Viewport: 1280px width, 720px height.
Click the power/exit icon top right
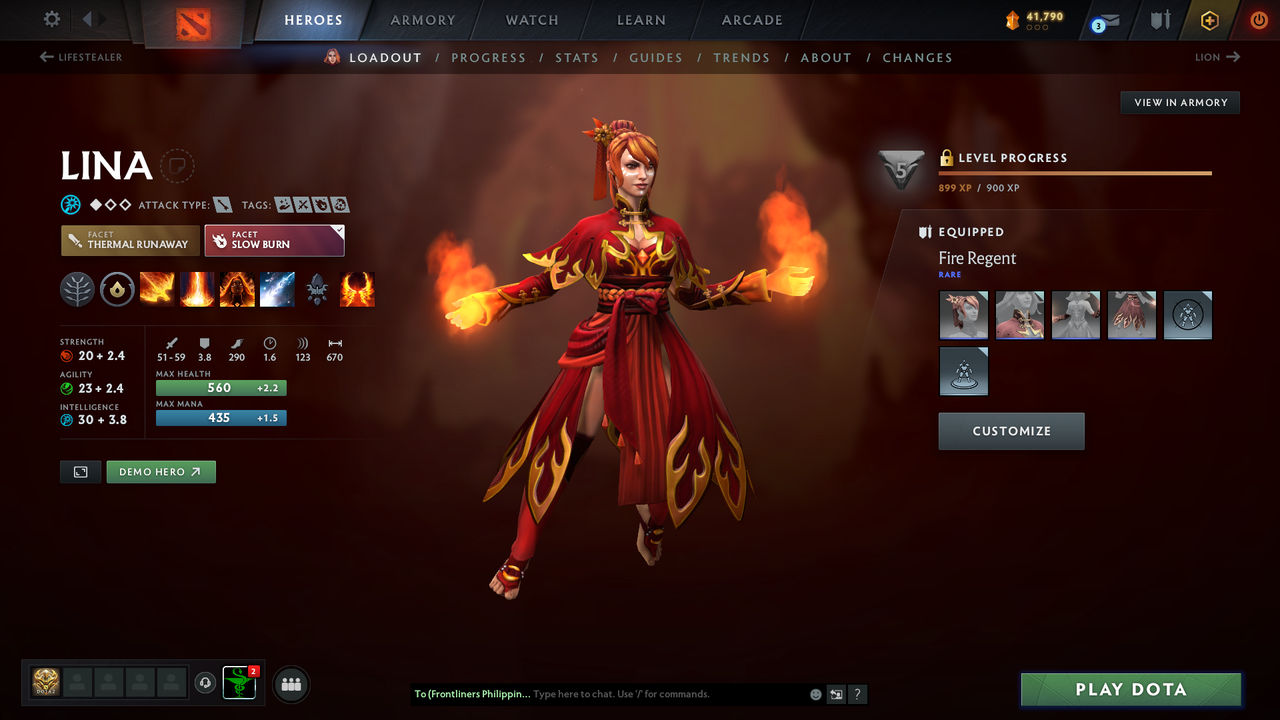click(x=1258, y=18)
